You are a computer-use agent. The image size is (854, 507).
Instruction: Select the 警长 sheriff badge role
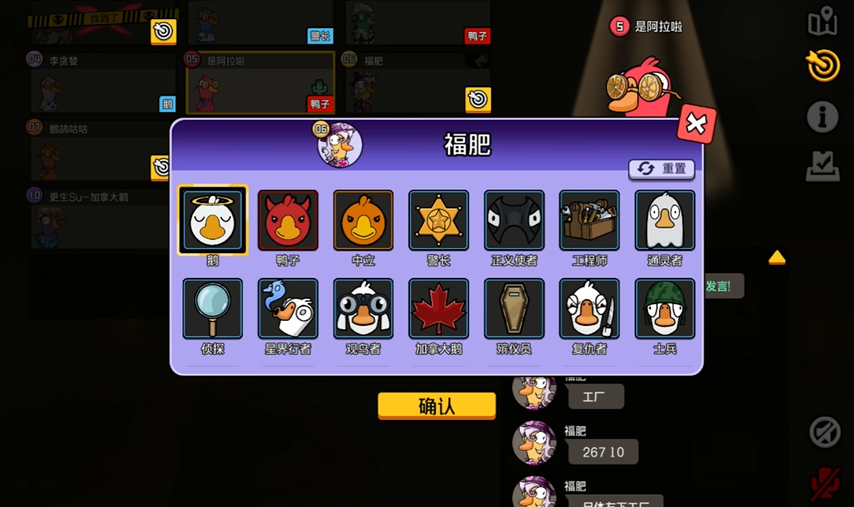438,220
